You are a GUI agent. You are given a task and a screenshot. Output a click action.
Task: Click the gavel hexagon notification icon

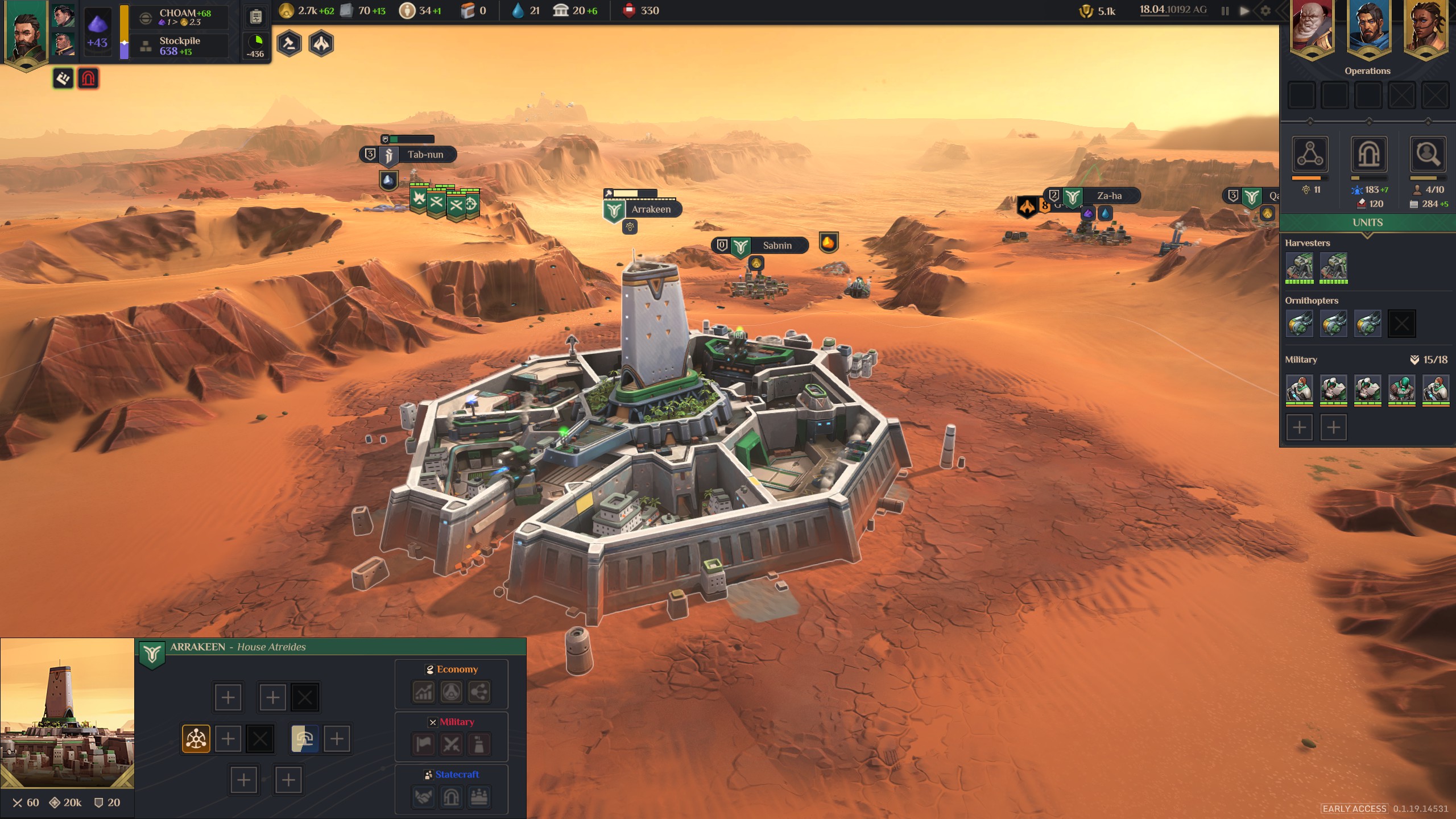[x=289, y=44]
